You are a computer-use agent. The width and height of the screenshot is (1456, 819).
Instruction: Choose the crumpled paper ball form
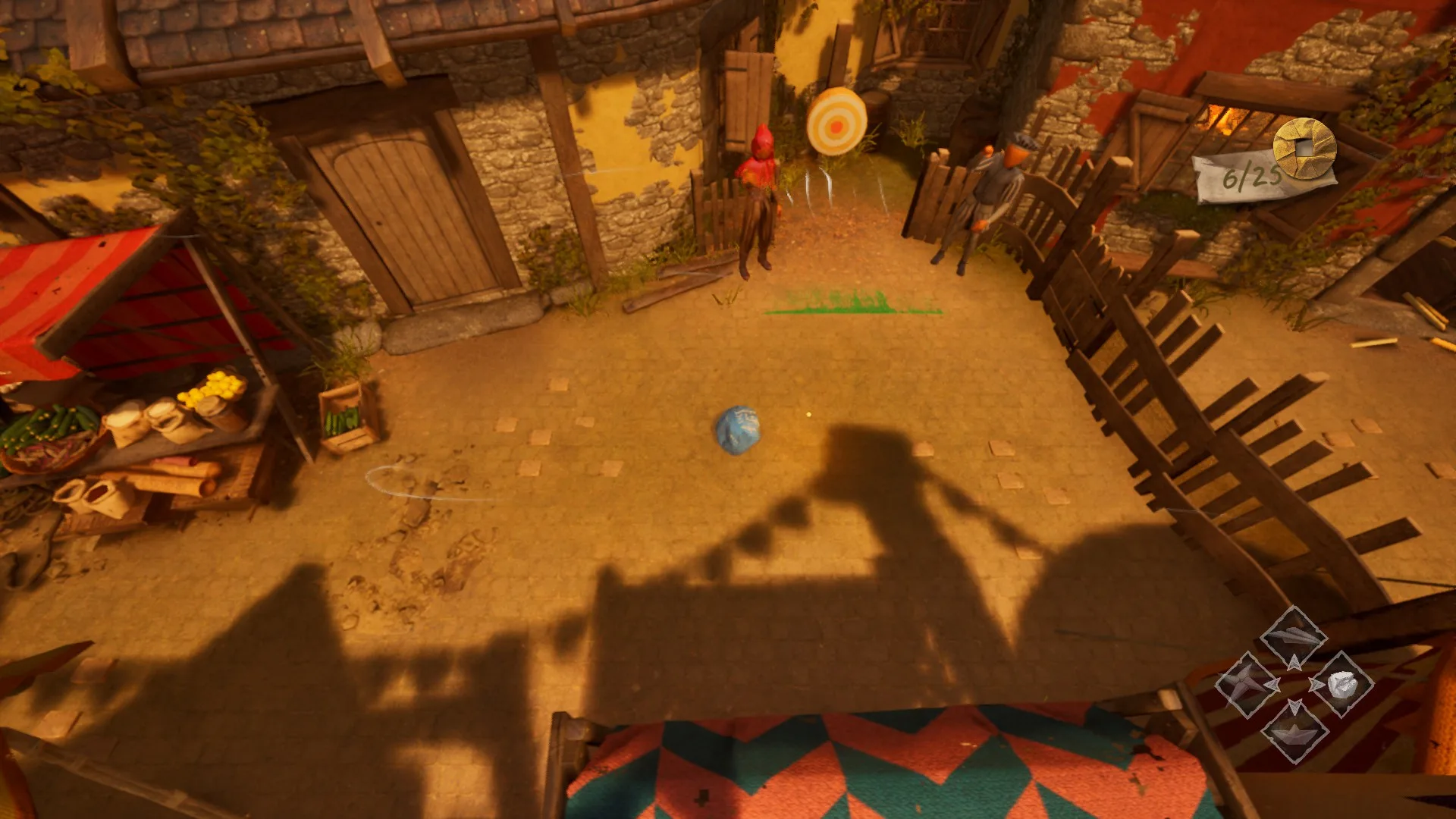pos(1341,684)
